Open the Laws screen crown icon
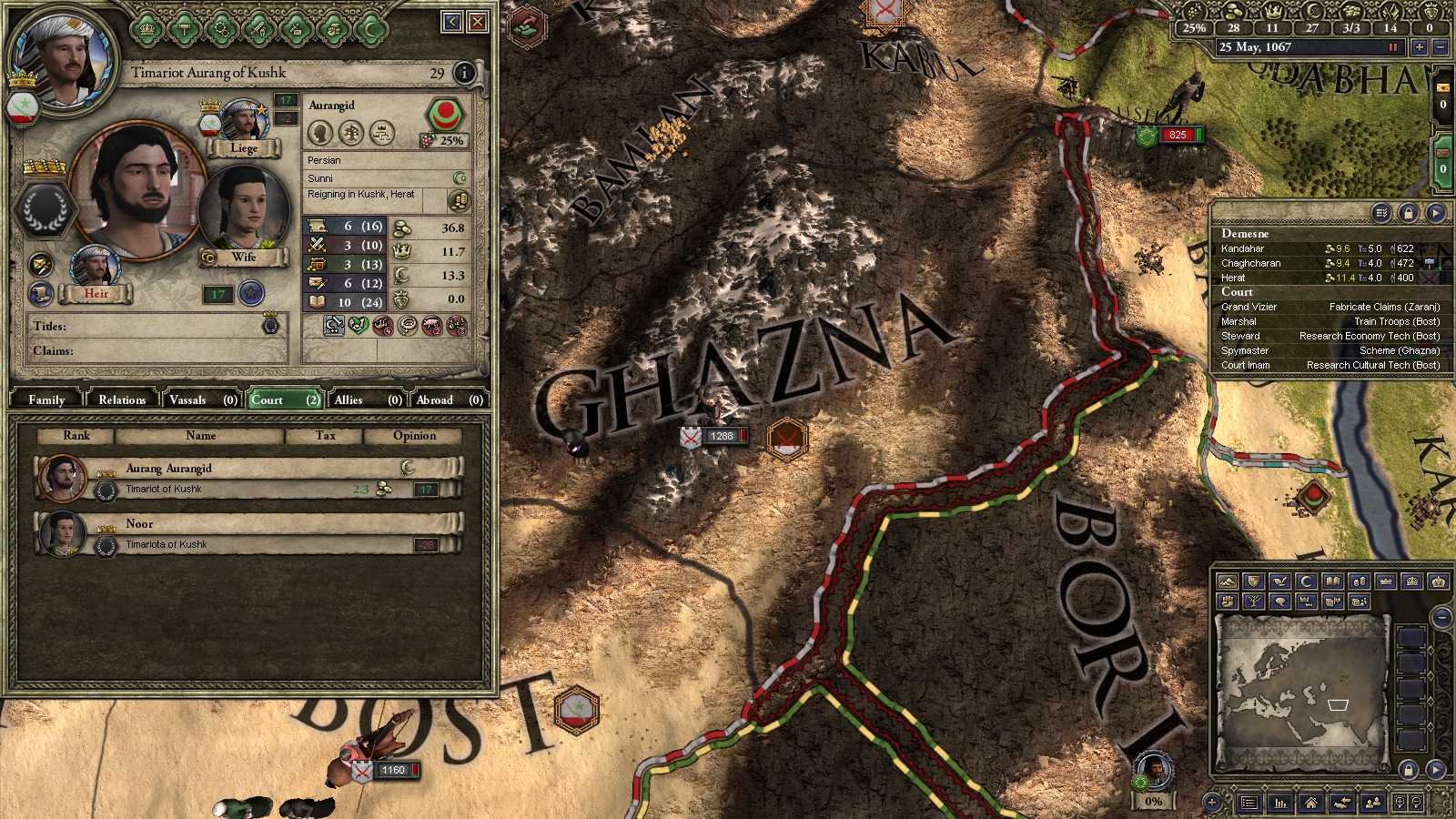1456x819 pixels. click(x=147, y=28)
